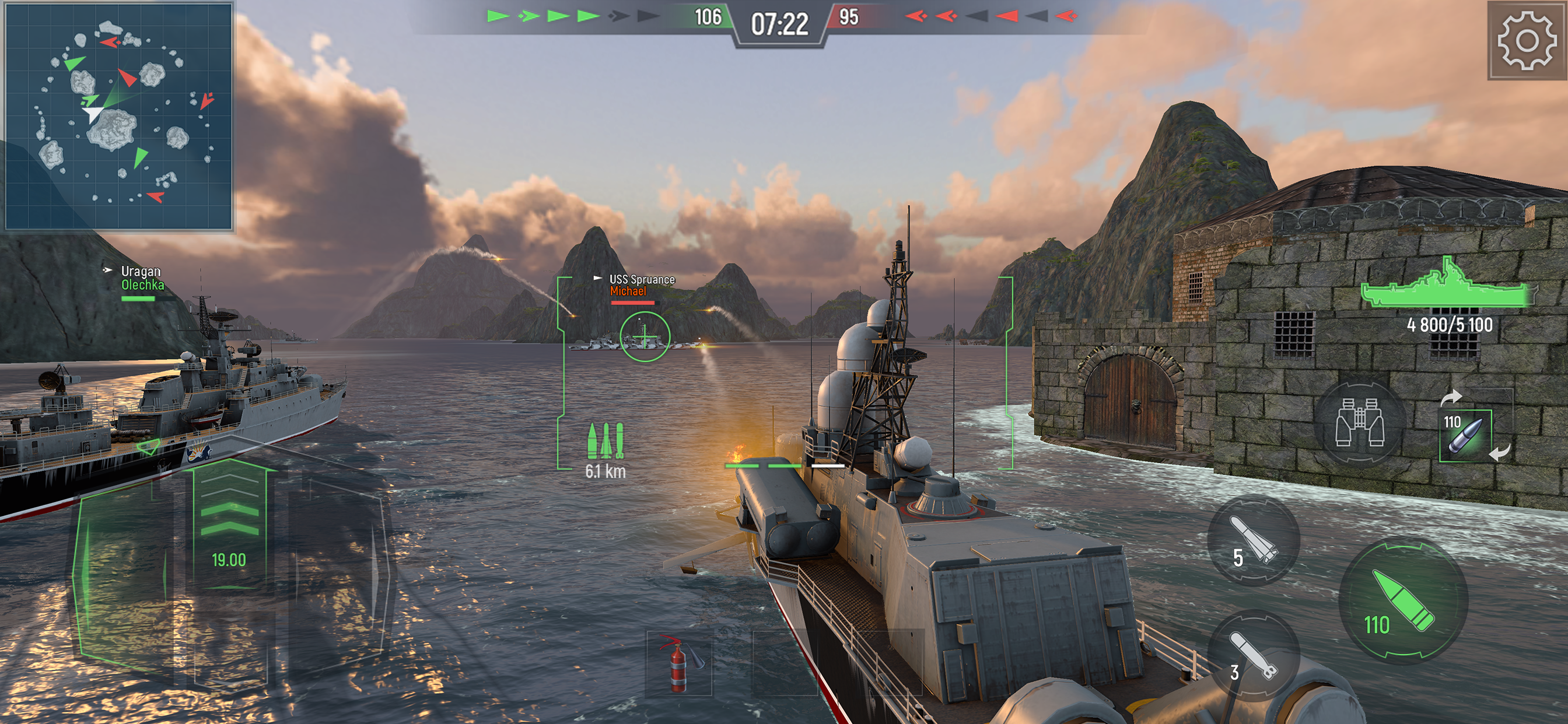Launch a missile from the 5-count slot
This screenshot has width=1568, height=724.
1254,540
